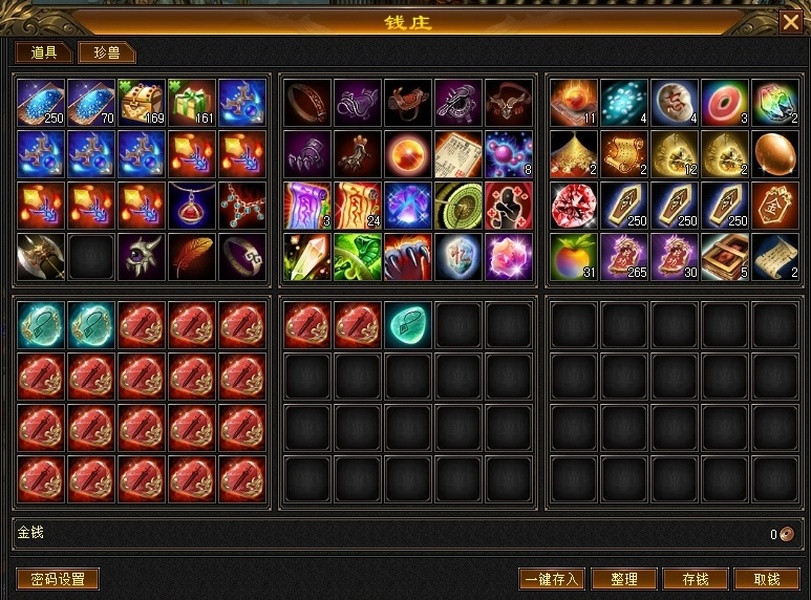Select the red feather item
Viewport: 811px width, 600px height.
point(192,257)
